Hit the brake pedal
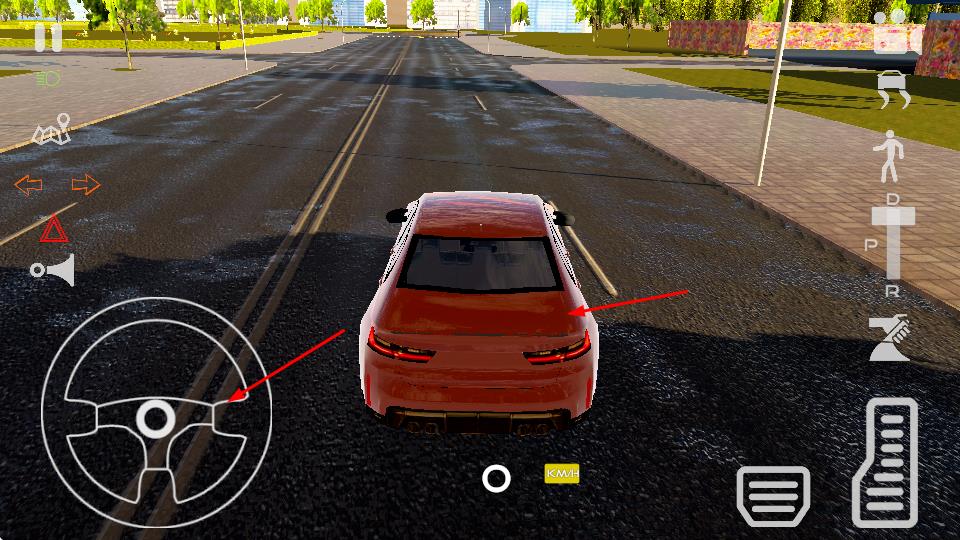The height and width of the screenshot is (540, 960). point(773,496)
